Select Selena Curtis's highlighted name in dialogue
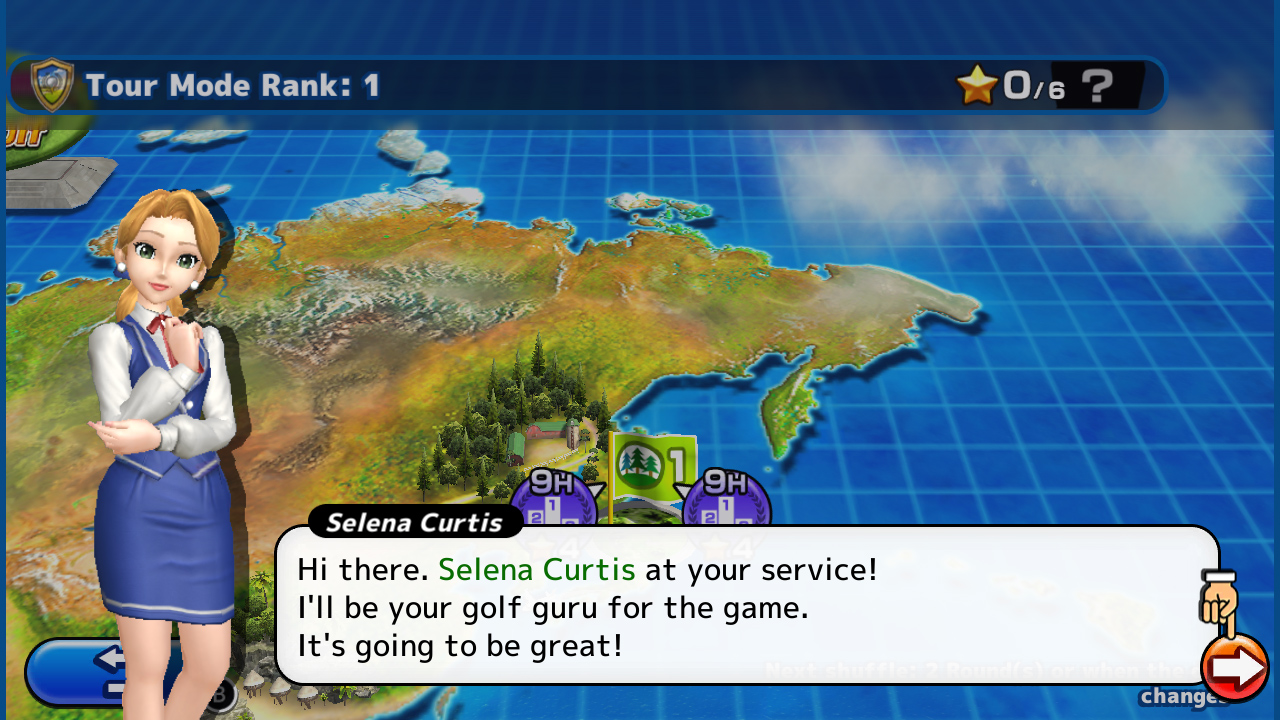The width and height of the screenshot is (1280, 720). point(536,569)
